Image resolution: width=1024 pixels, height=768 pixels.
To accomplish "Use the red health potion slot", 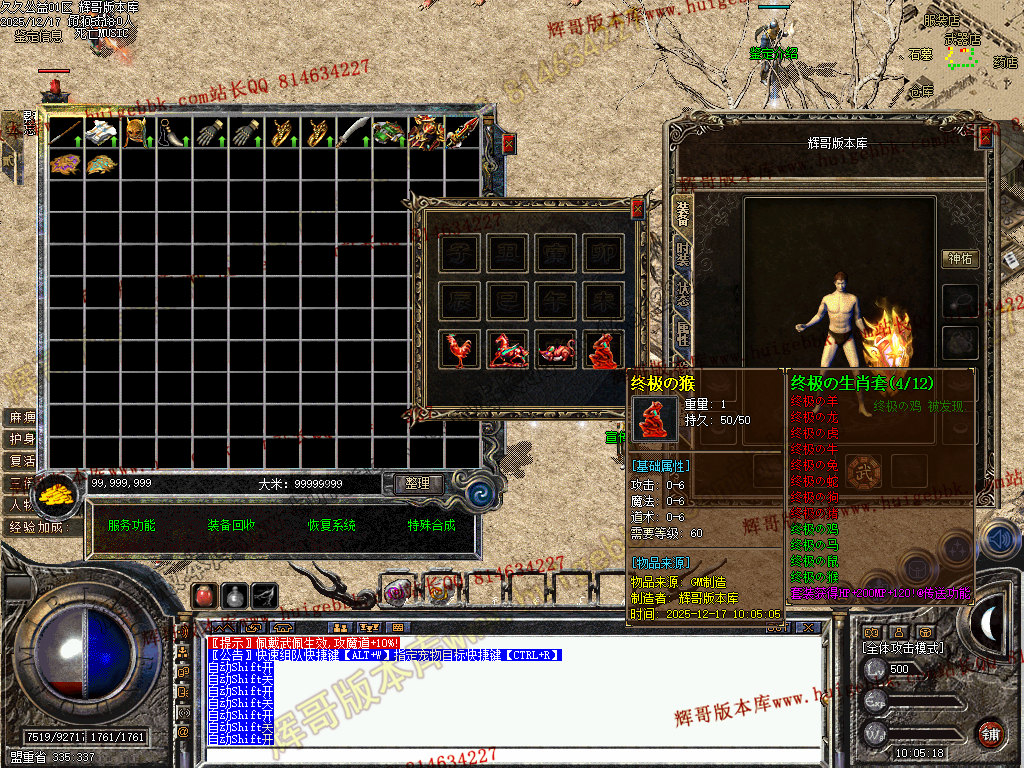I will (x=204, y=595).
